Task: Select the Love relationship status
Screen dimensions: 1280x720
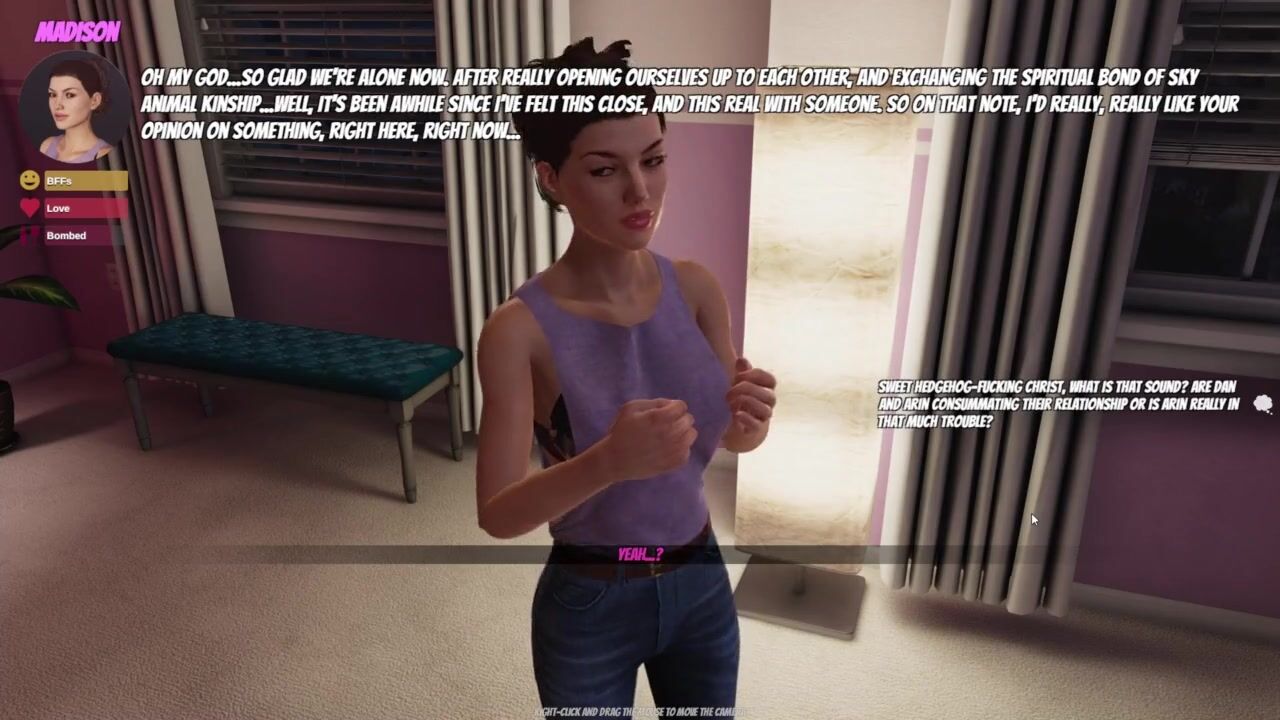Action: [84, 208]
